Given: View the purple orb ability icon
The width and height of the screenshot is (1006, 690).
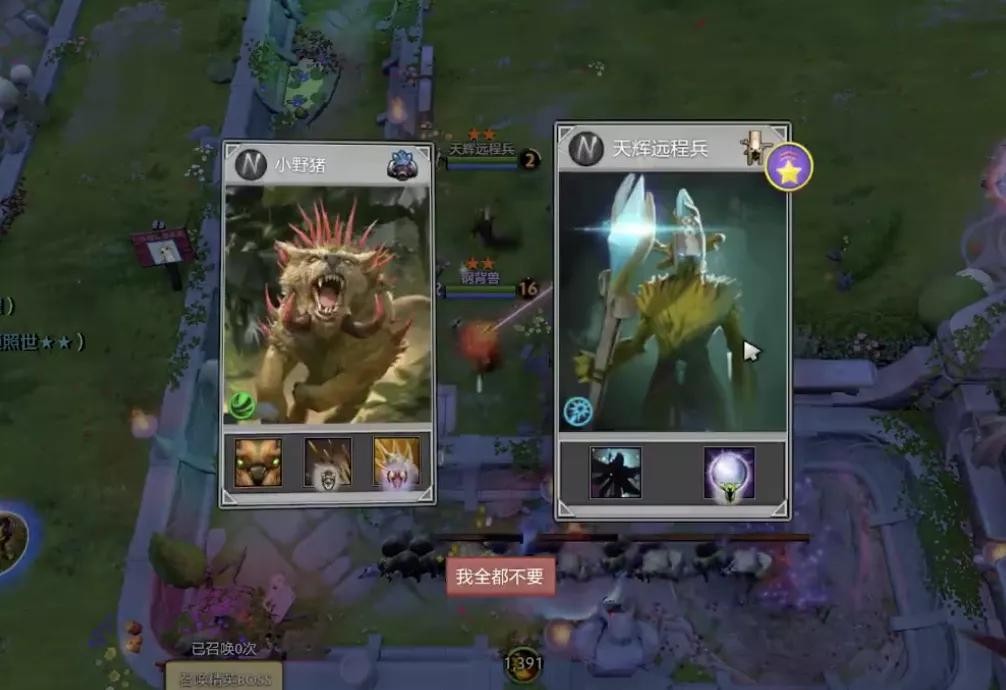Looking at the screenshot, I should coord(729,473).
